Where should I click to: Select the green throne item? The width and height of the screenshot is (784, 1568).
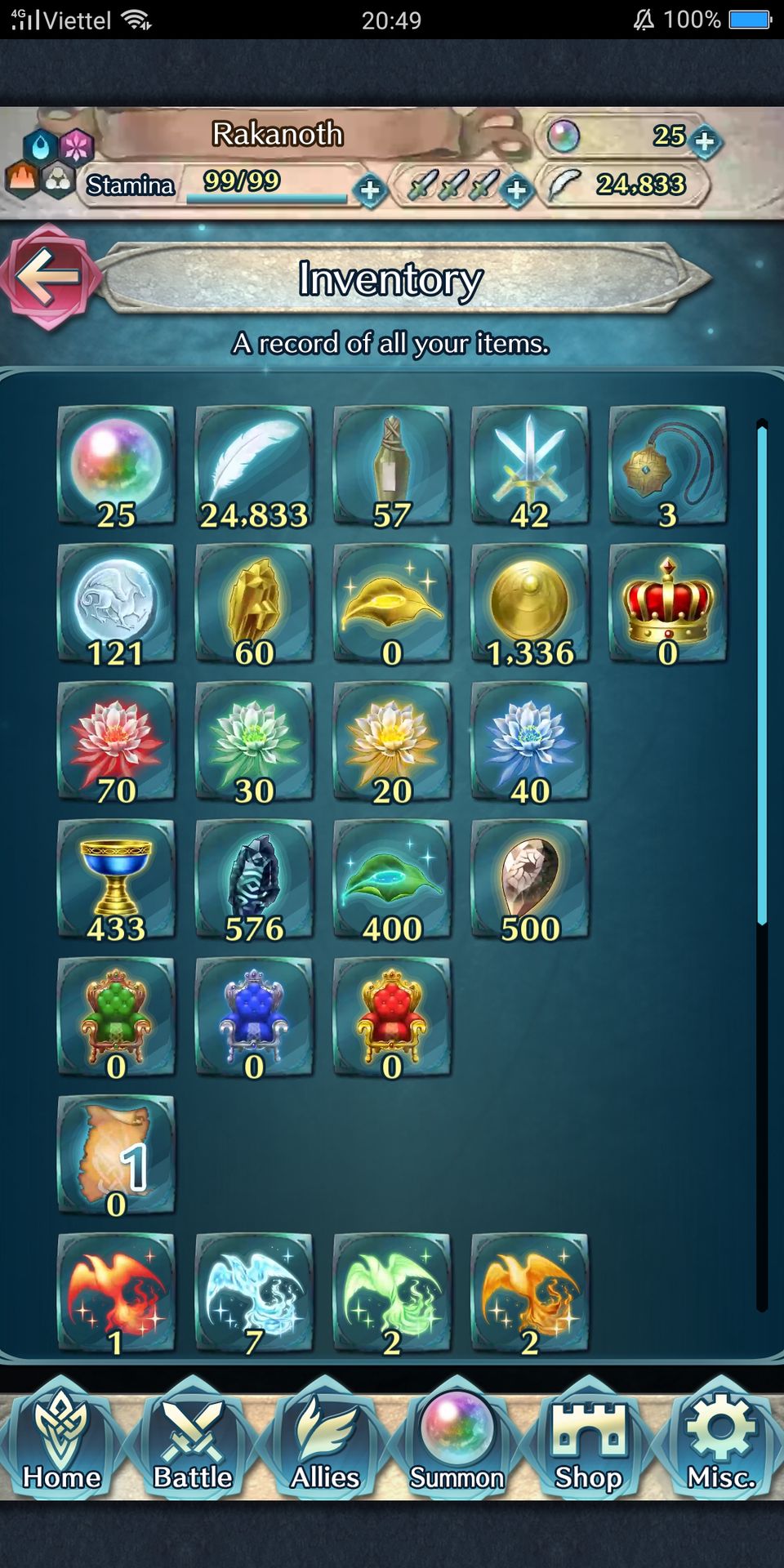coord(116,1018)
